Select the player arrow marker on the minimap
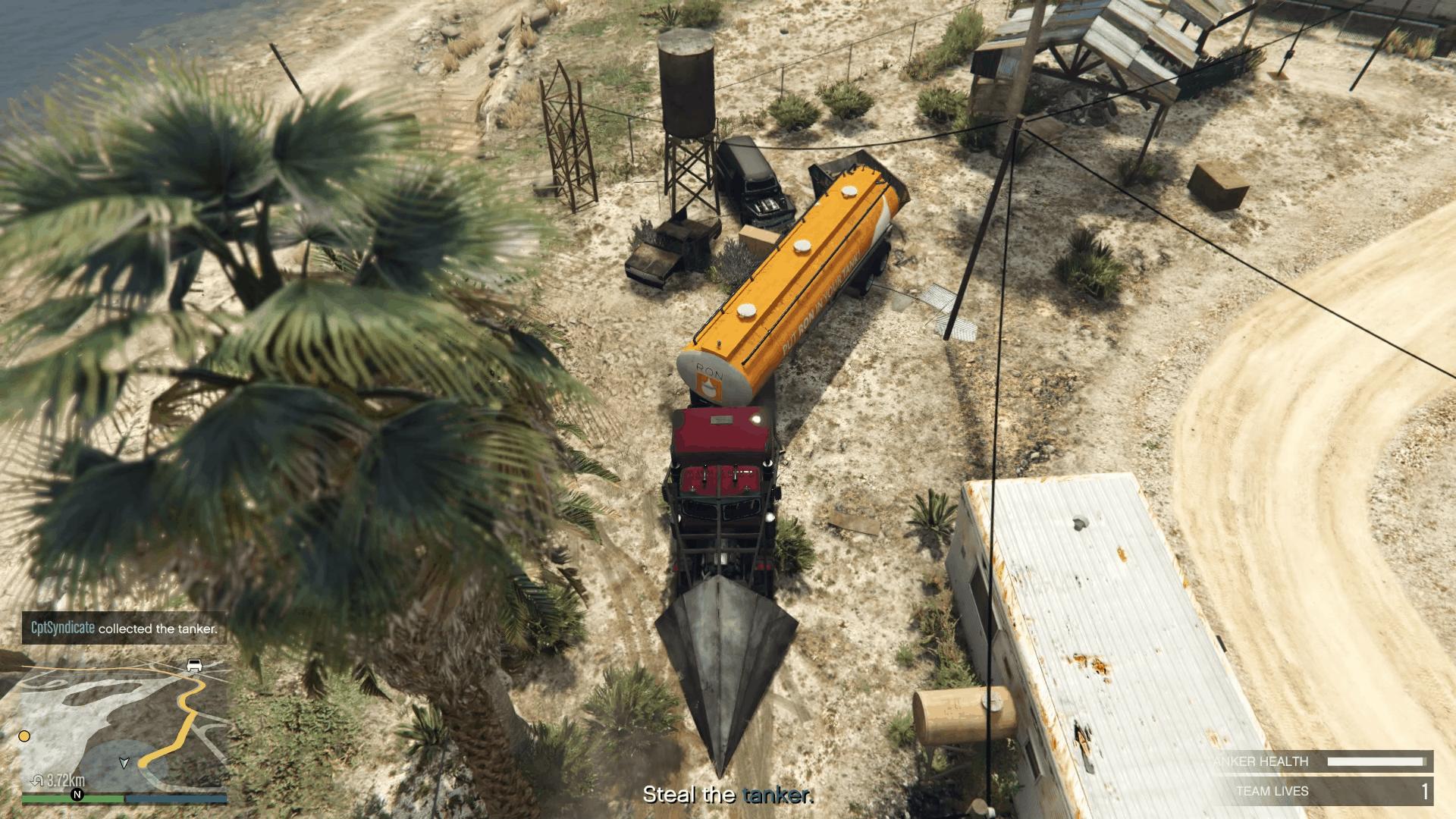Screen dimensions: 1456x819 pos(125,763)
